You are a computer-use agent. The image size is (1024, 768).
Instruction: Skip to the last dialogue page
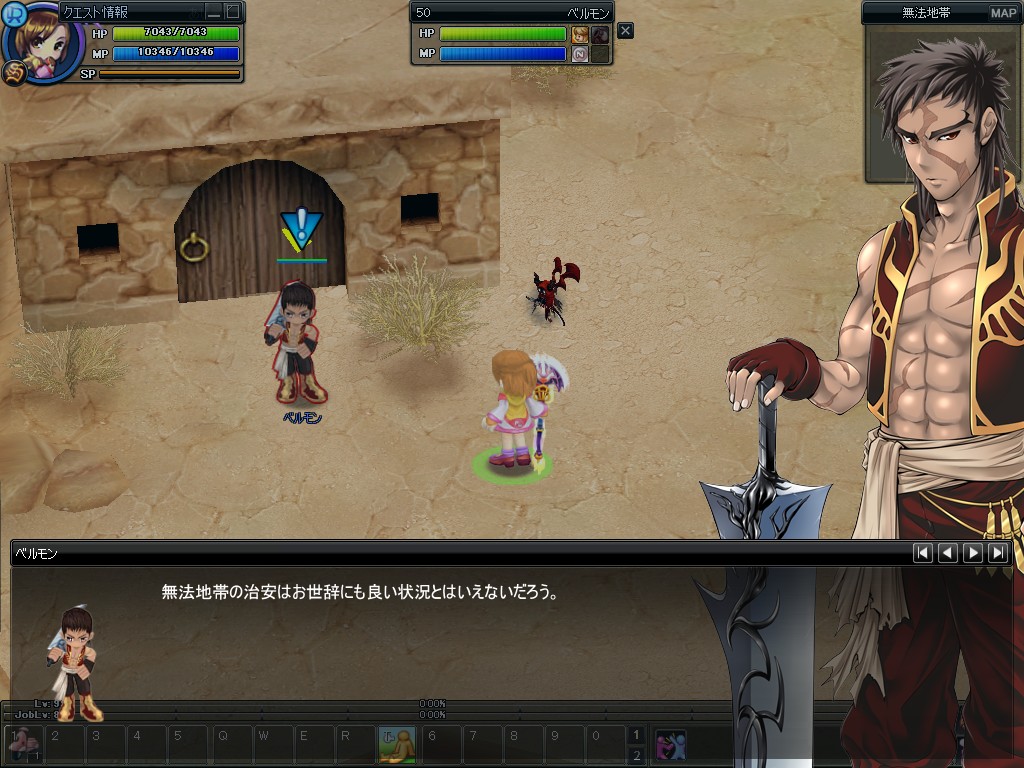click(x=998, y=552)
